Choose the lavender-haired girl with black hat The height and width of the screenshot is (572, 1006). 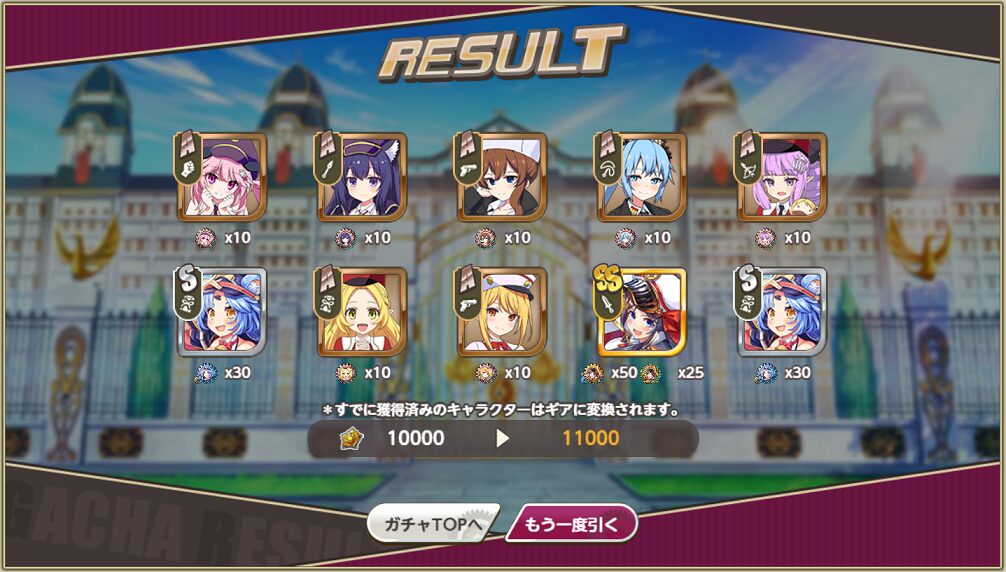pos(782,177)
